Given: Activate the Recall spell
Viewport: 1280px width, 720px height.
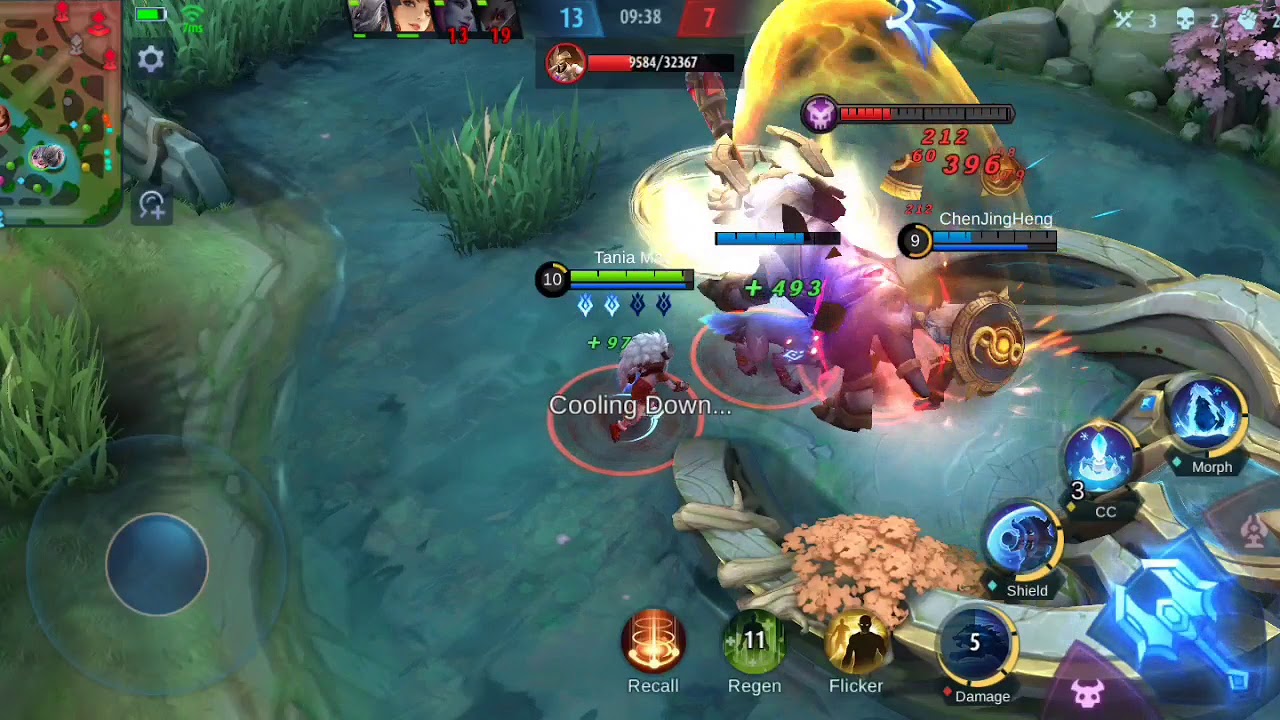Looking at the screenshot, I should [x=653, y=641].
